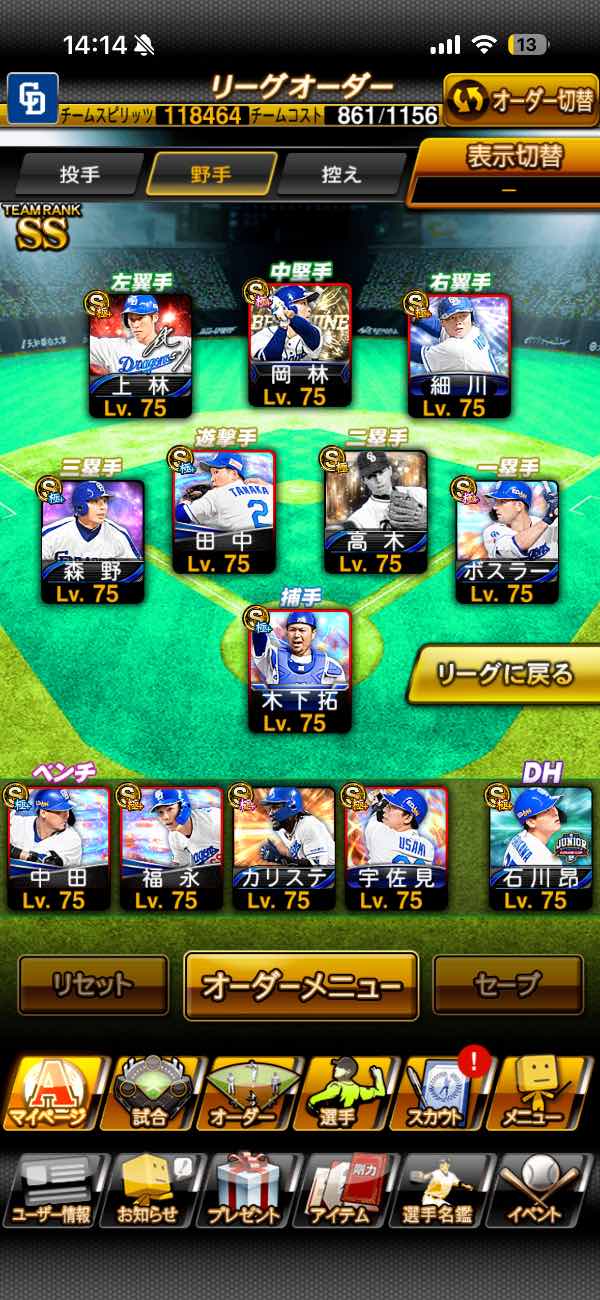Return via リーグに戻る button
Image resolution: width=600 pixels, height=1300 pixels.
(x=504, y=674)
